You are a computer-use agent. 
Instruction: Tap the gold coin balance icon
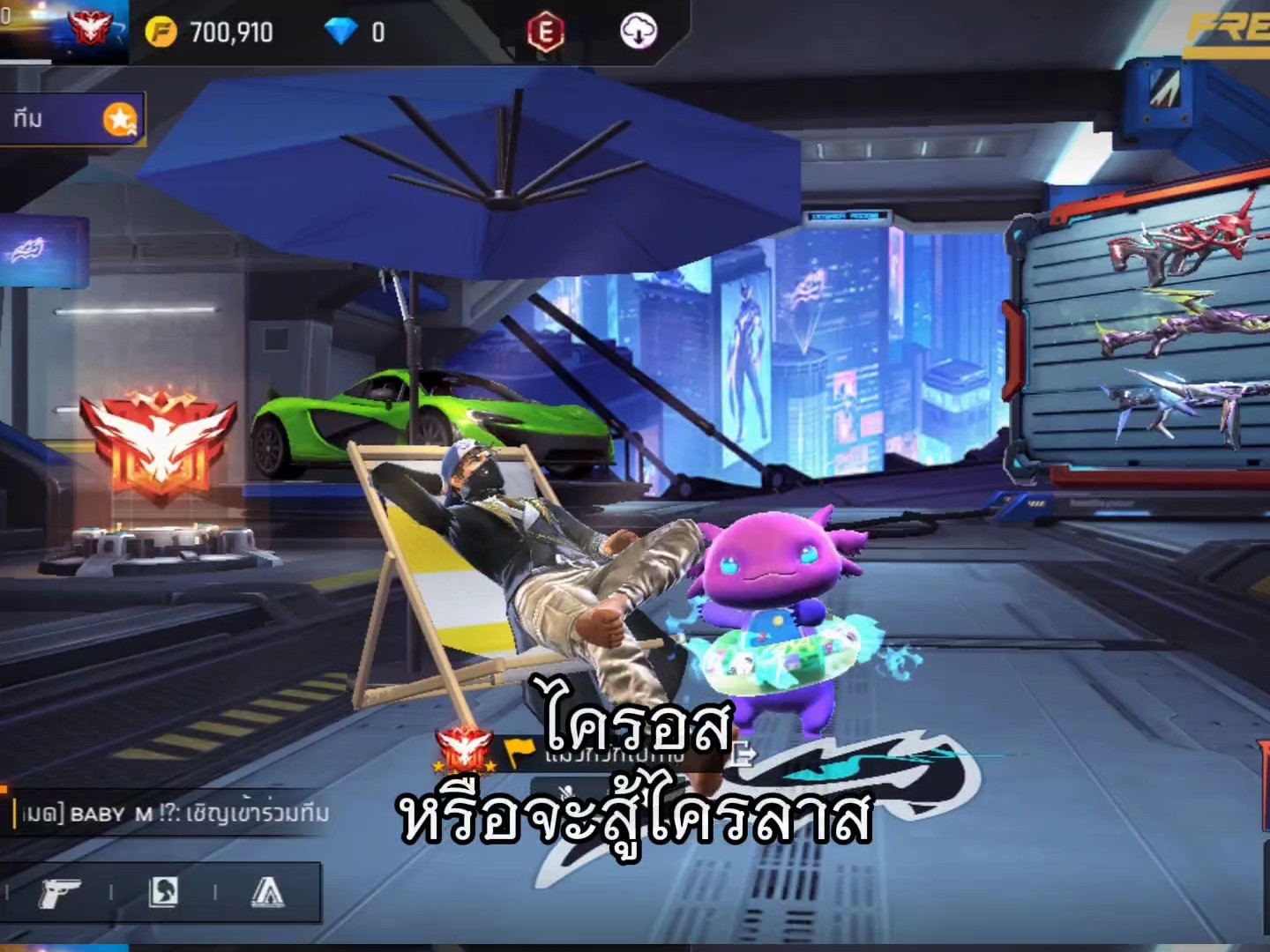pos(161,33)
